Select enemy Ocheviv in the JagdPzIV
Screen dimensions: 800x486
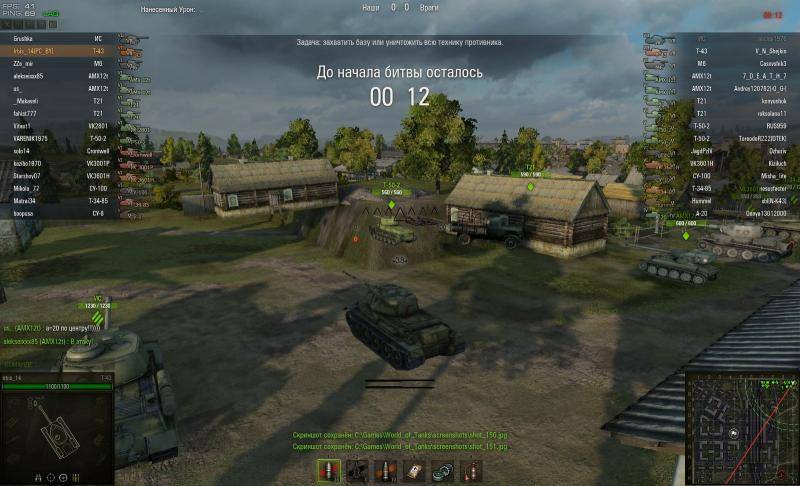click(760, 149)
